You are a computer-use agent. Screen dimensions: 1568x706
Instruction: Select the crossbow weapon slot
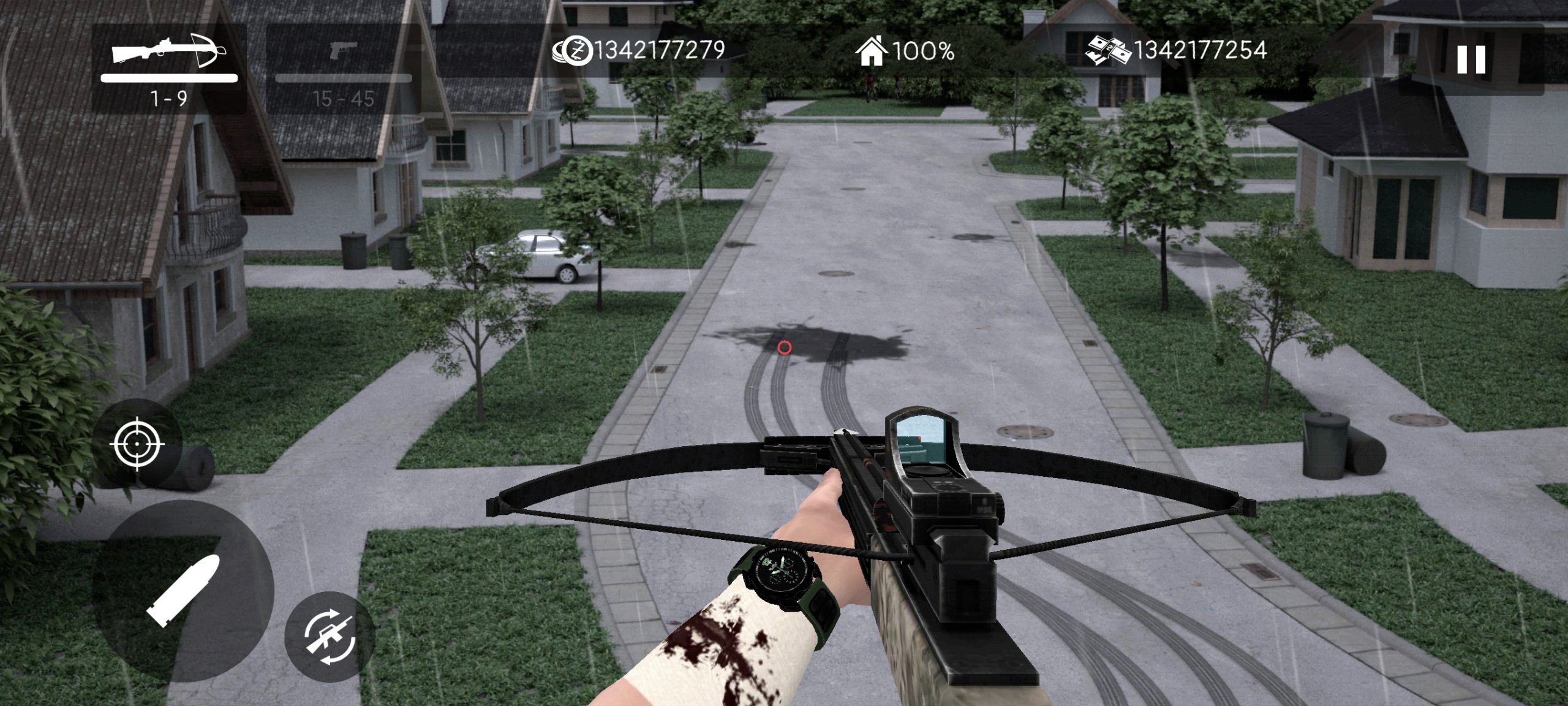click(169, 69)
